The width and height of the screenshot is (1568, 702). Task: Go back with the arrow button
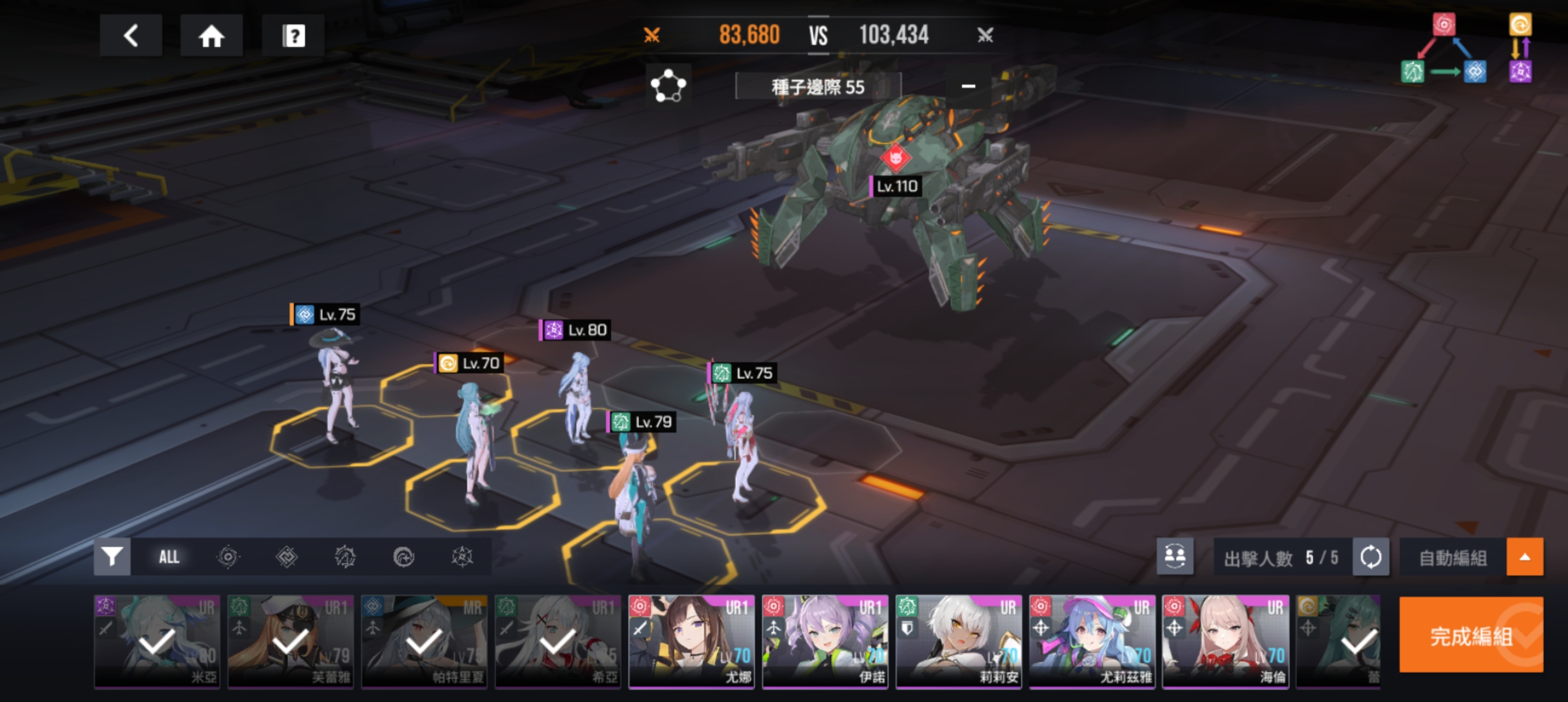[131, 36]
